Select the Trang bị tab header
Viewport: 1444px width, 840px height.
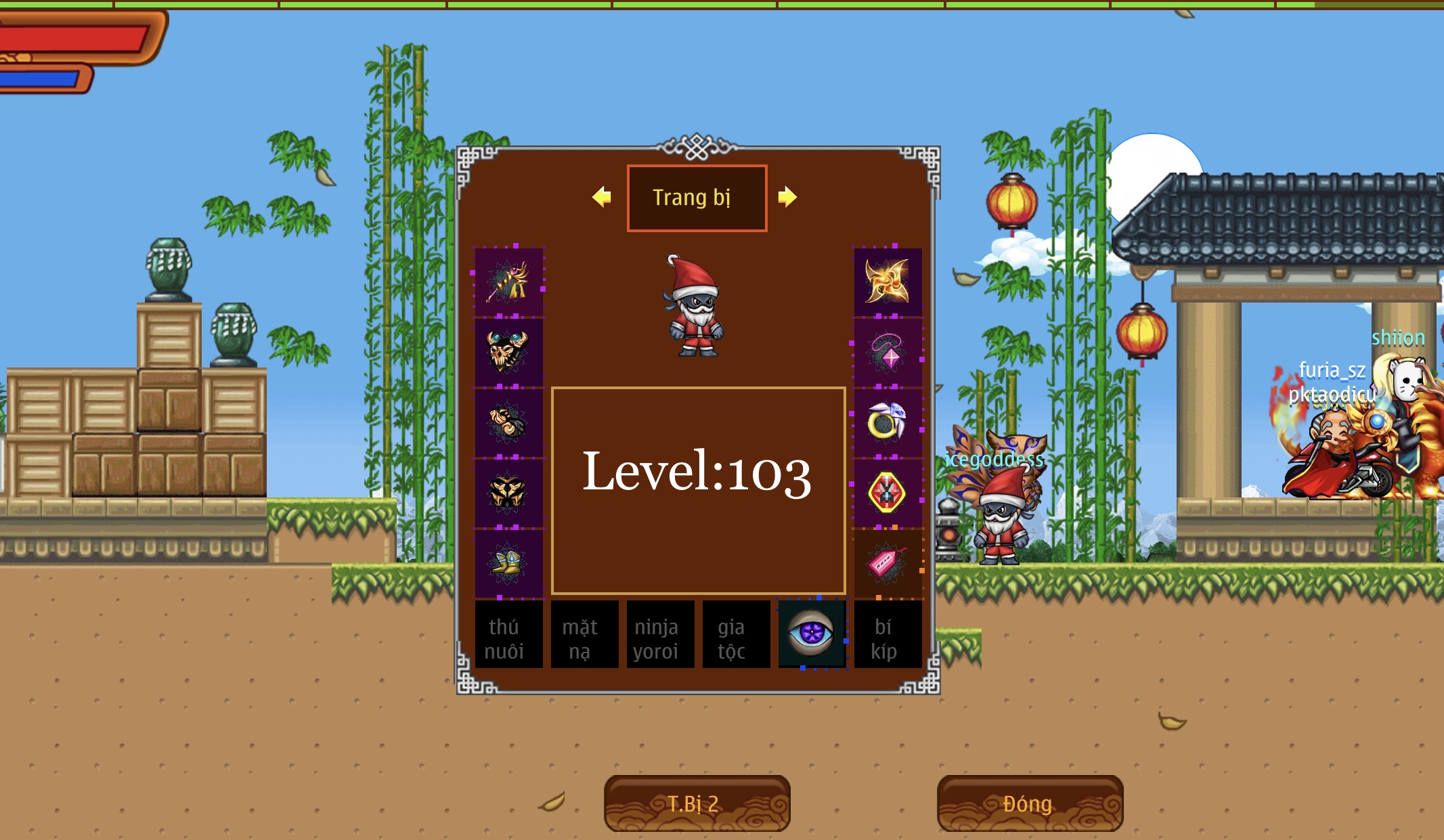click(697, 198)
